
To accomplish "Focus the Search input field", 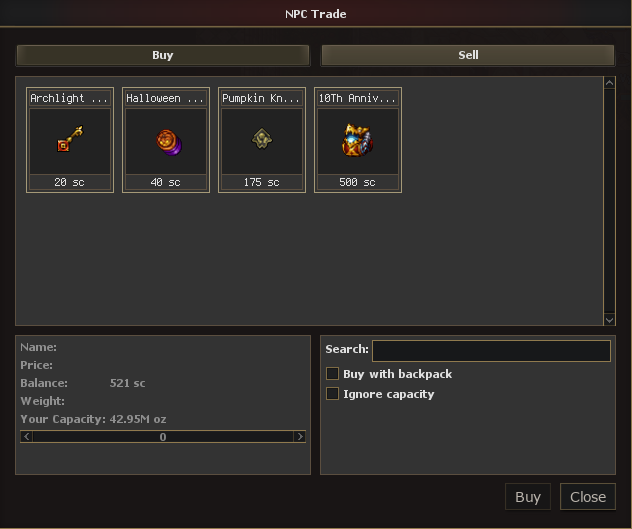I will pyautogui.click(x=491, y=350).
